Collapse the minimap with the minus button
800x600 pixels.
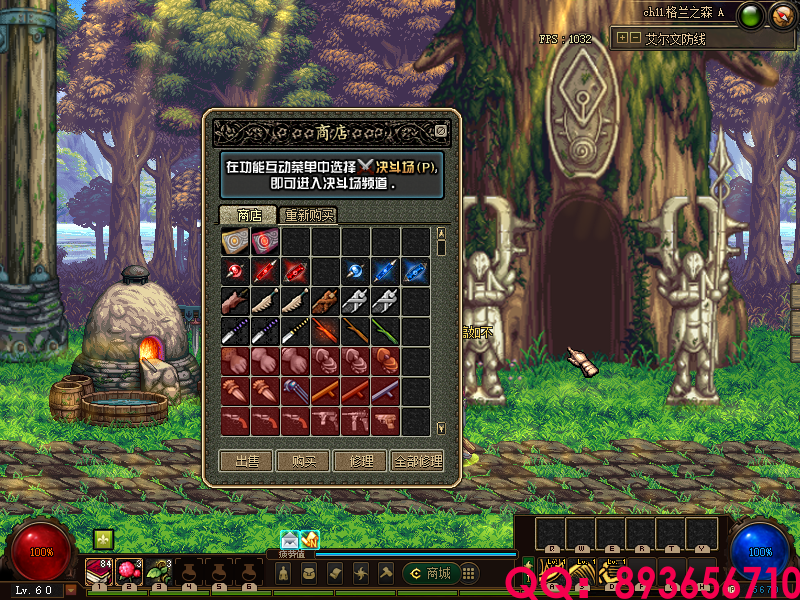(635, 38)
